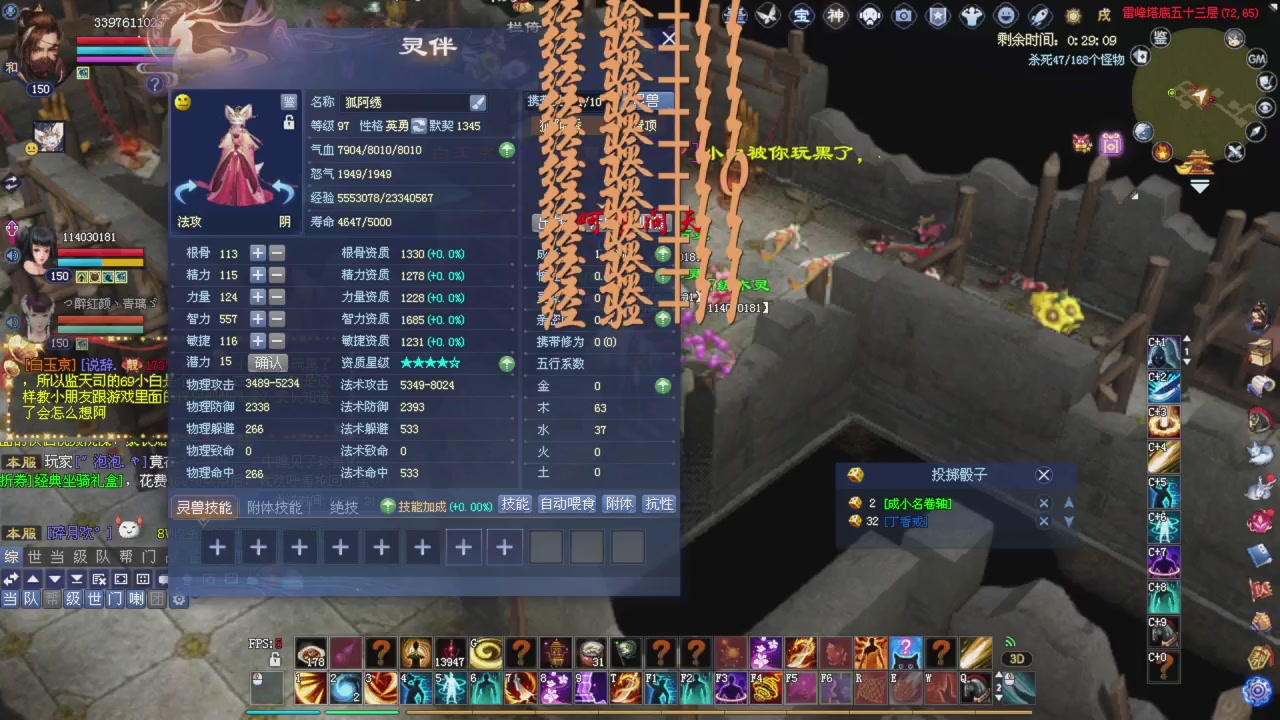Viewport: 1280px width, 720px height.
Task: Expand the dice-roll list with the down chevron
Action: click(x=1069, y=521)
